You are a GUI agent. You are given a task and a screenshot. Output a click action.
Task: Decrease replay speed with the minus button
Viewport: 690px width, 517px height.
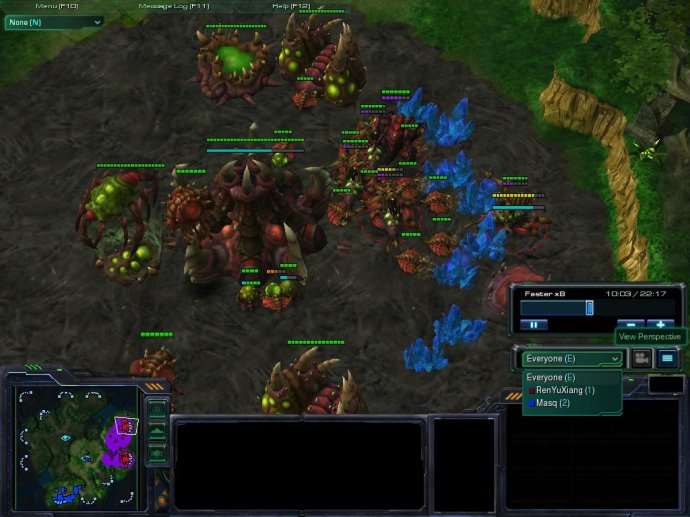coord(630,324)
